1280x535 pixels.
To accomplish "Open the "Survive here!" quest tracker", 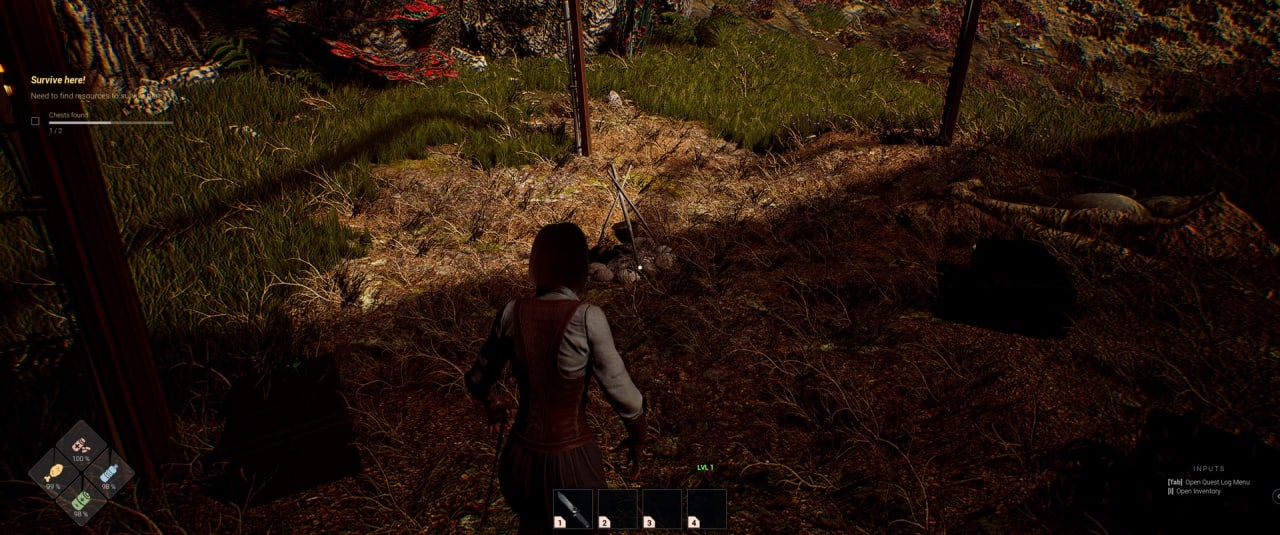I will tap(58, 80).
